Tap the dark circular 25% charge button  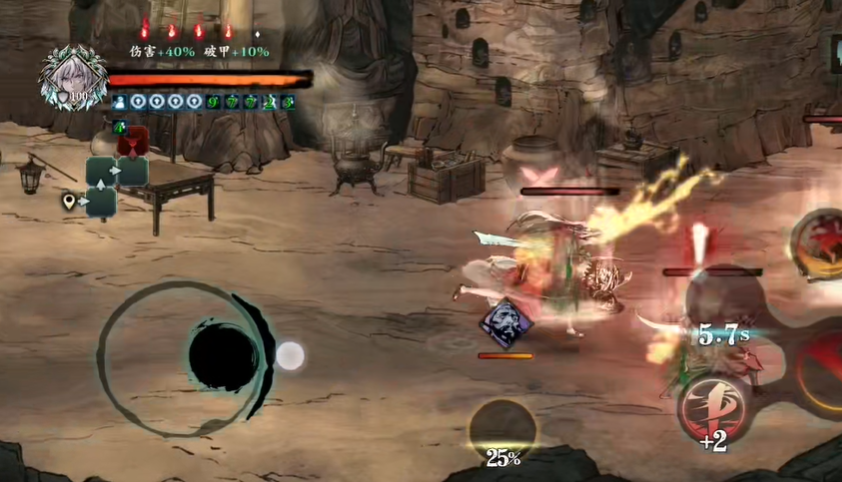point(502,430)
